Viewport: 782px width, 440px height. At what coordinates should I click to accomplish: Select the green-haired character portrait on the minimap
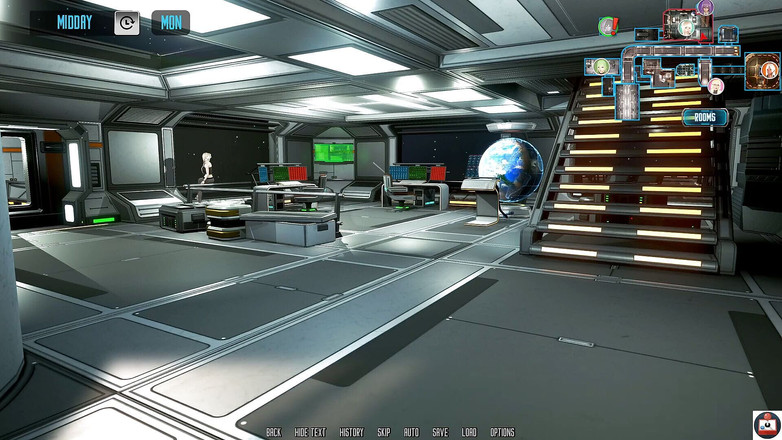coord(602,66)
